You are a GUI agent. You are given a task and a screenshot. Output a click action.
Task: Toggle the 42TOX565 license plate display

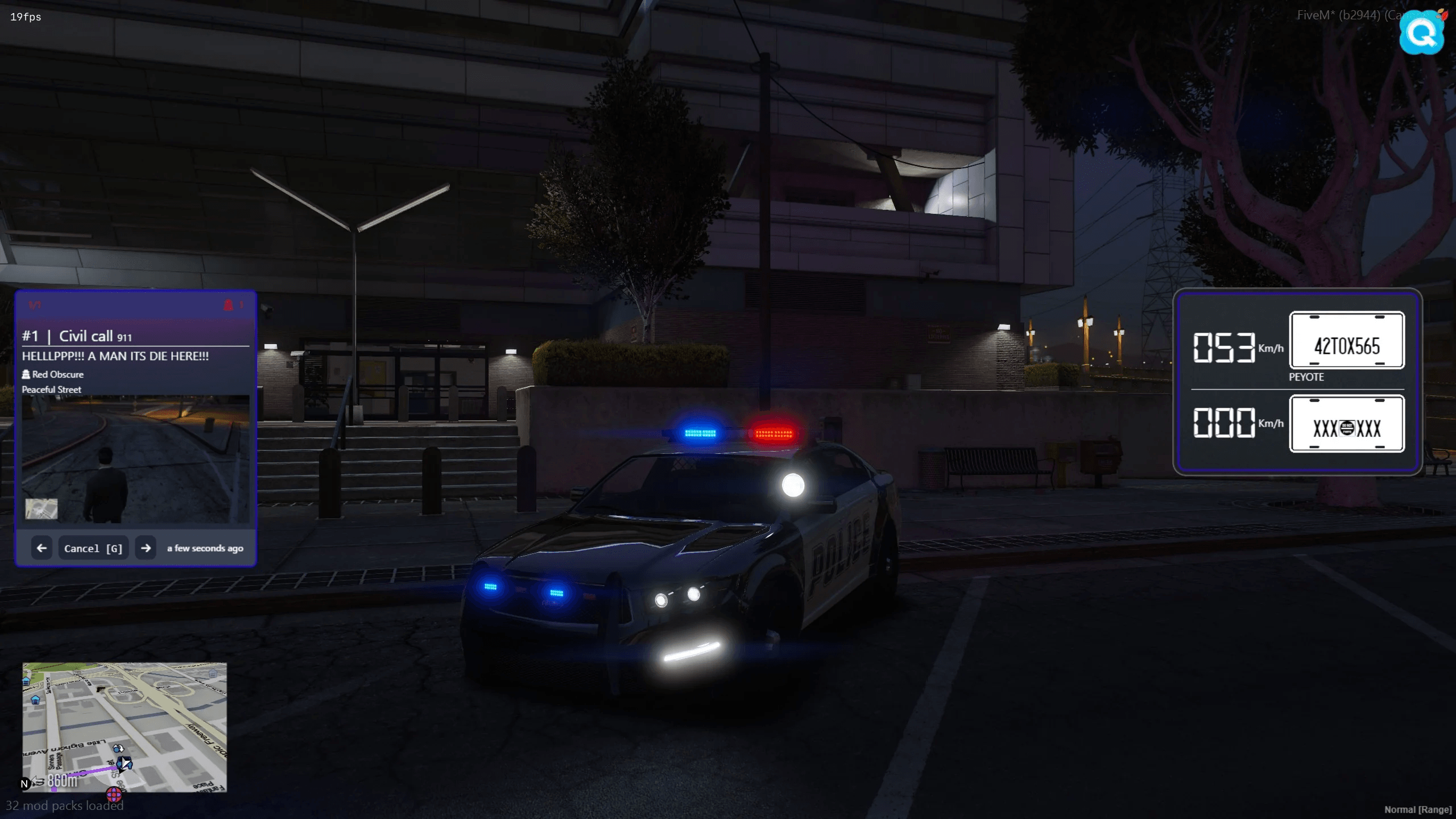[x=1348, y=341]
